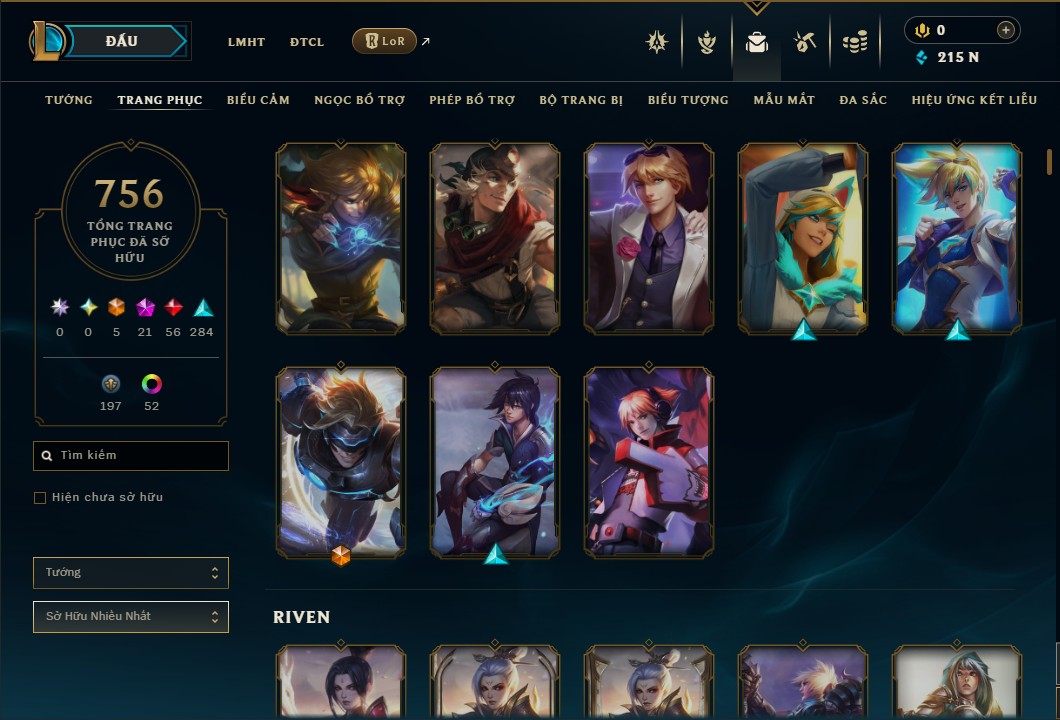Toggle the Hiện chưa sở hữu checkbox

[x=40, y=498]
